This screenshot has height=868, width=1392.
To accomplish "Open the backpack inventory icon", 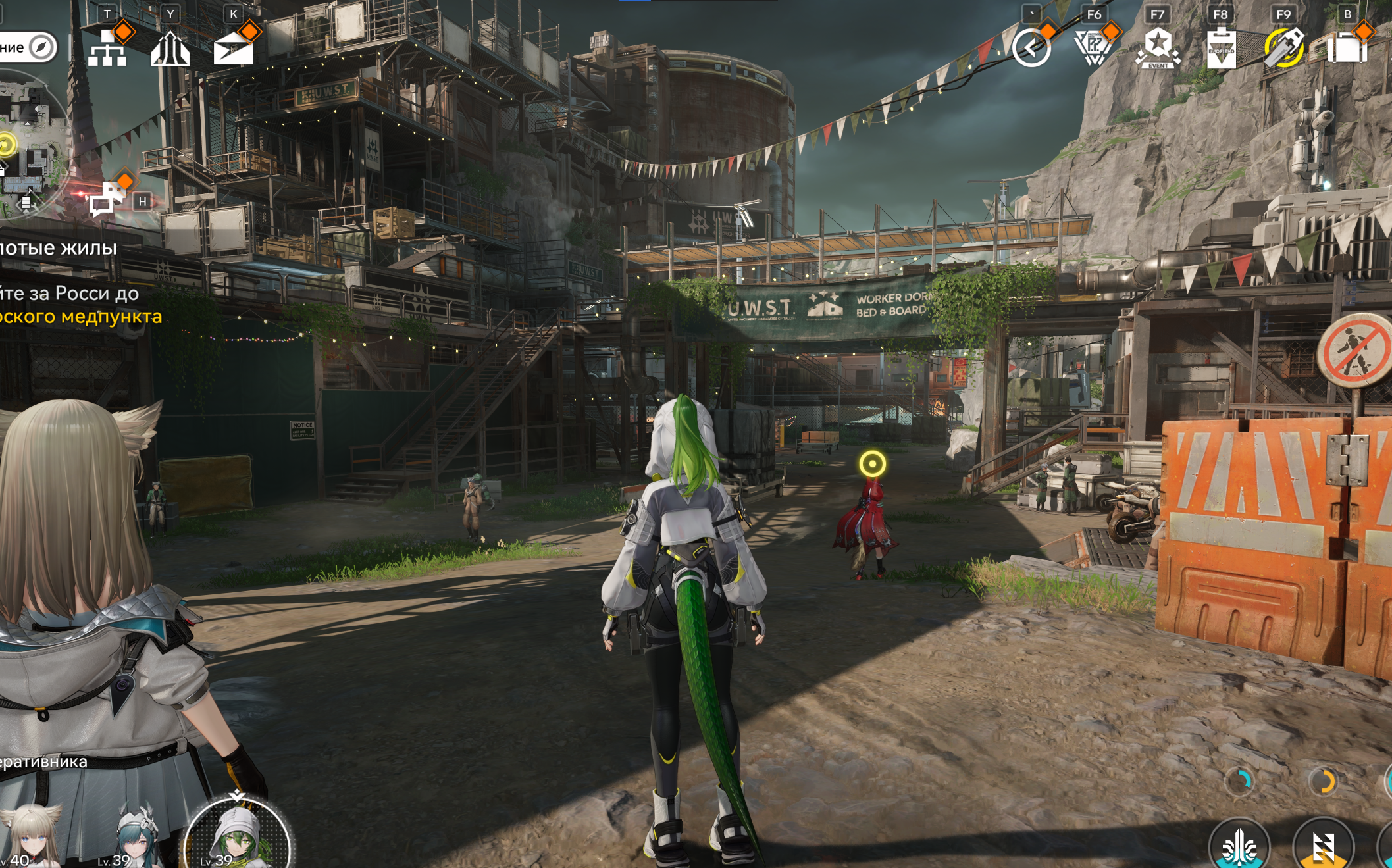I will coord(1347,48).
